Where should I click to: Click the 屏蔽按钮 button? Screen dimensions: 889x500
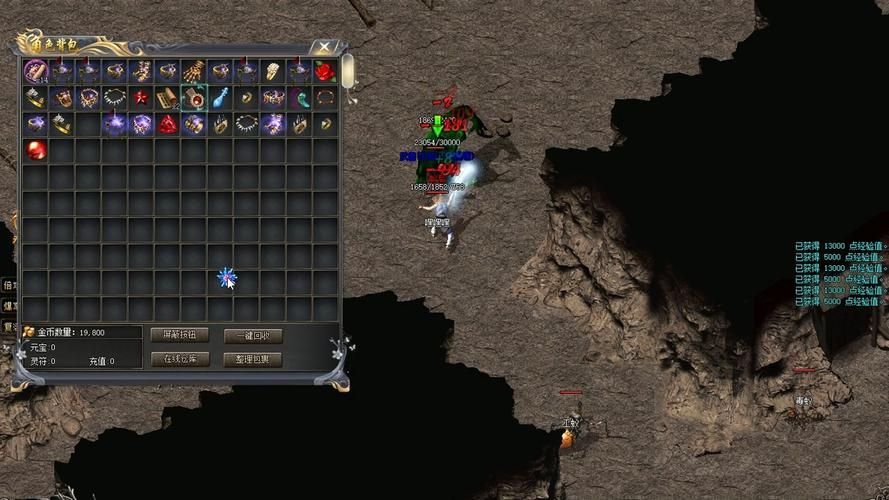pos(179,335)
